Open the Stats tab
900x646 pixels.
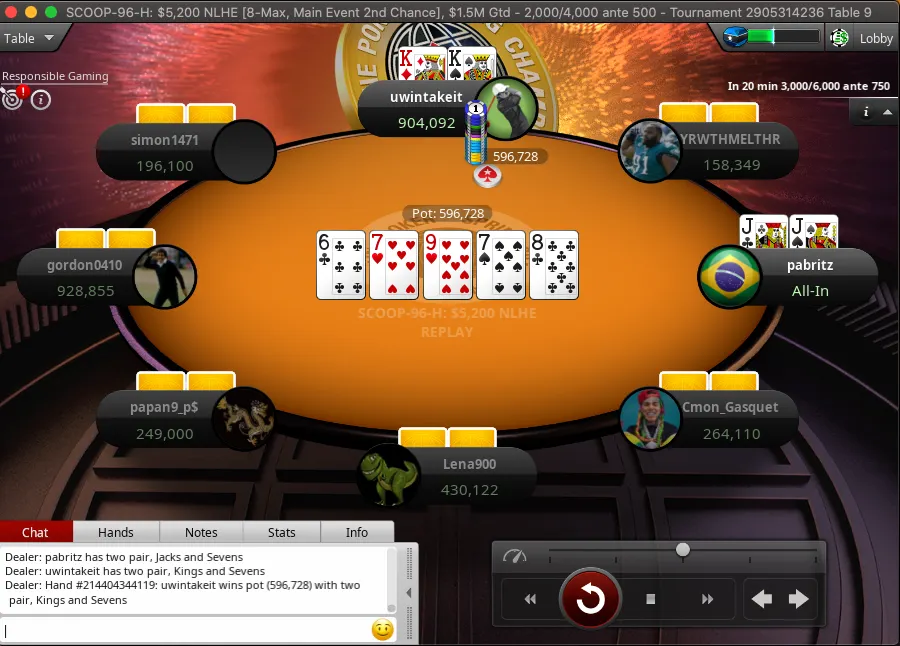point(282,532)
